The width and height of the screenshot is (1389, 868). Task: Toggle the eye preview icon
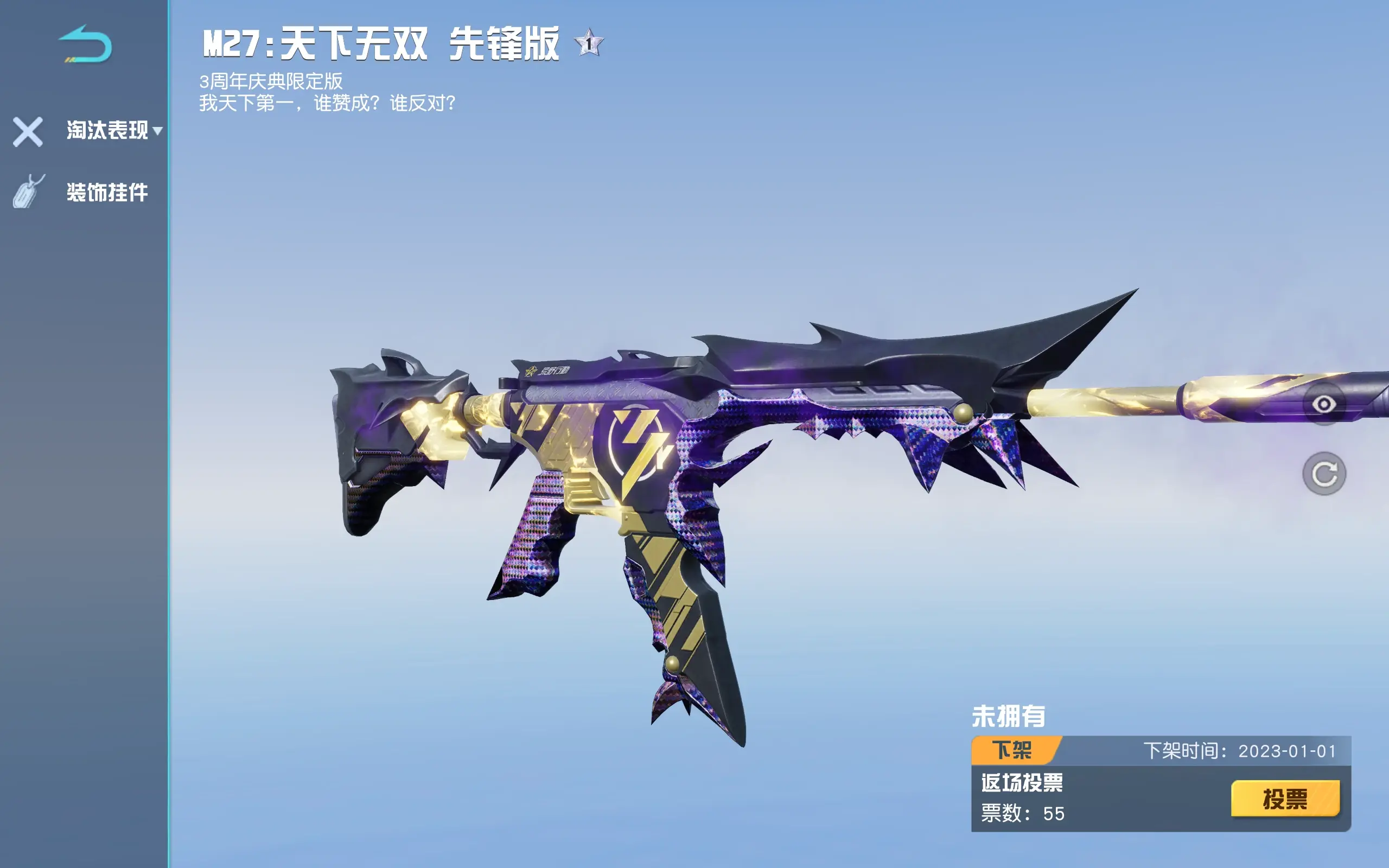(x=1323, y=405)
